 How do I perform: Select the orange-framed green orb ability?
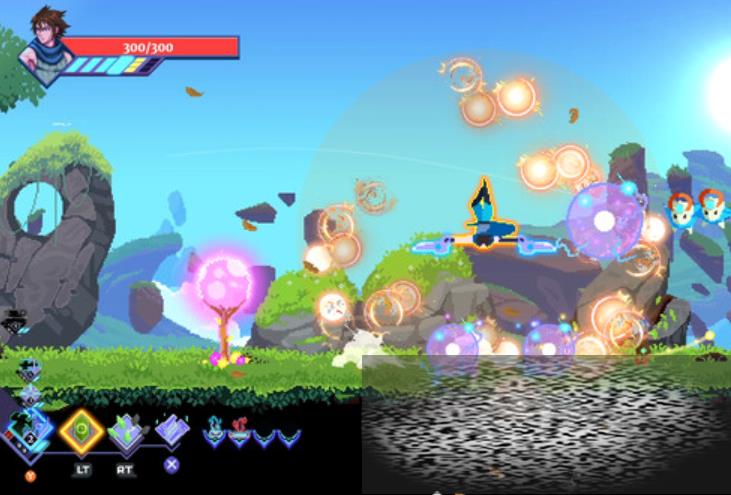click(80, 431)
